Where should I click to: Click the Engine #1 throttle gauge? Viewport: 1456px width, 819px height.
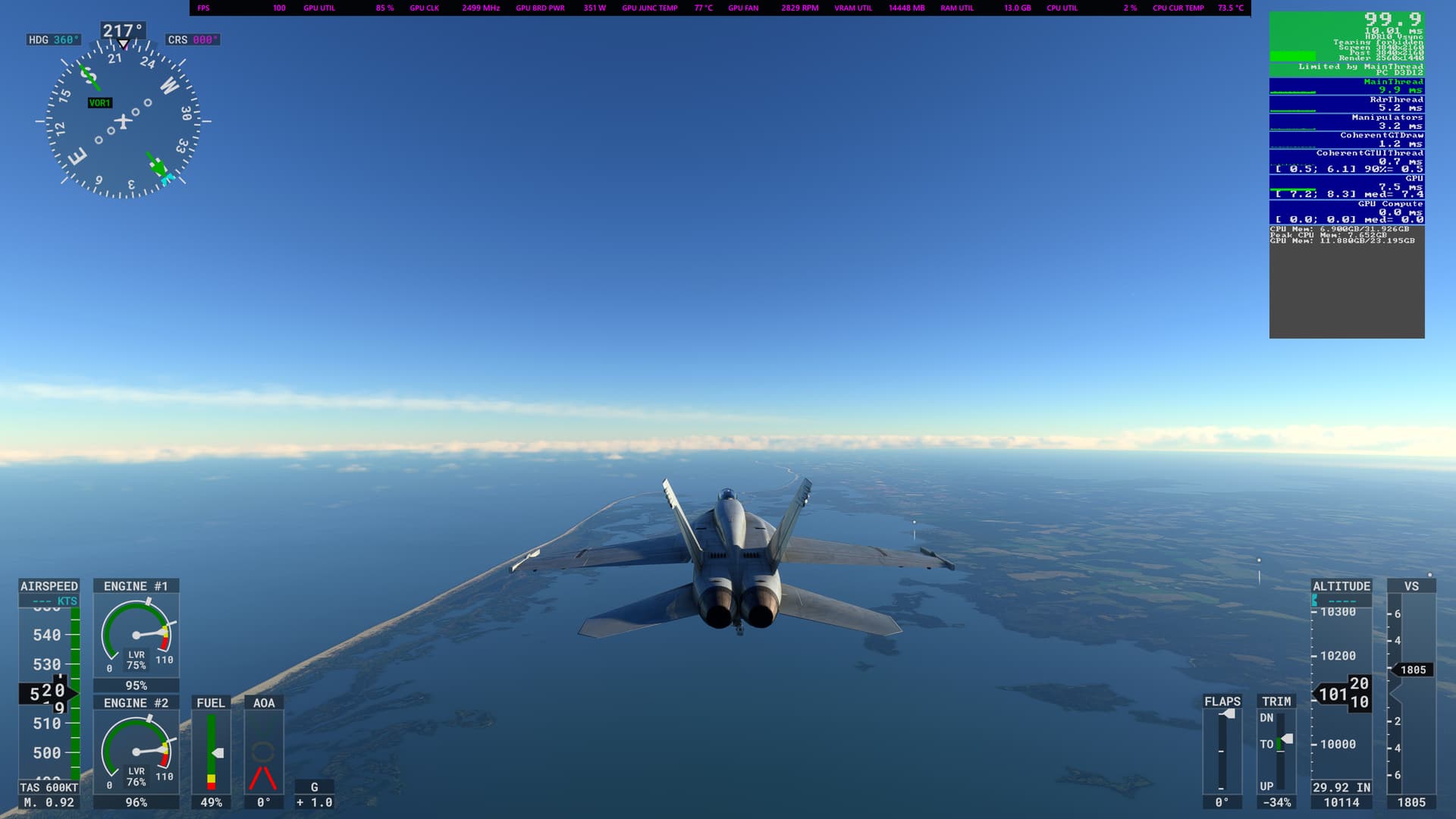[136, 635]
